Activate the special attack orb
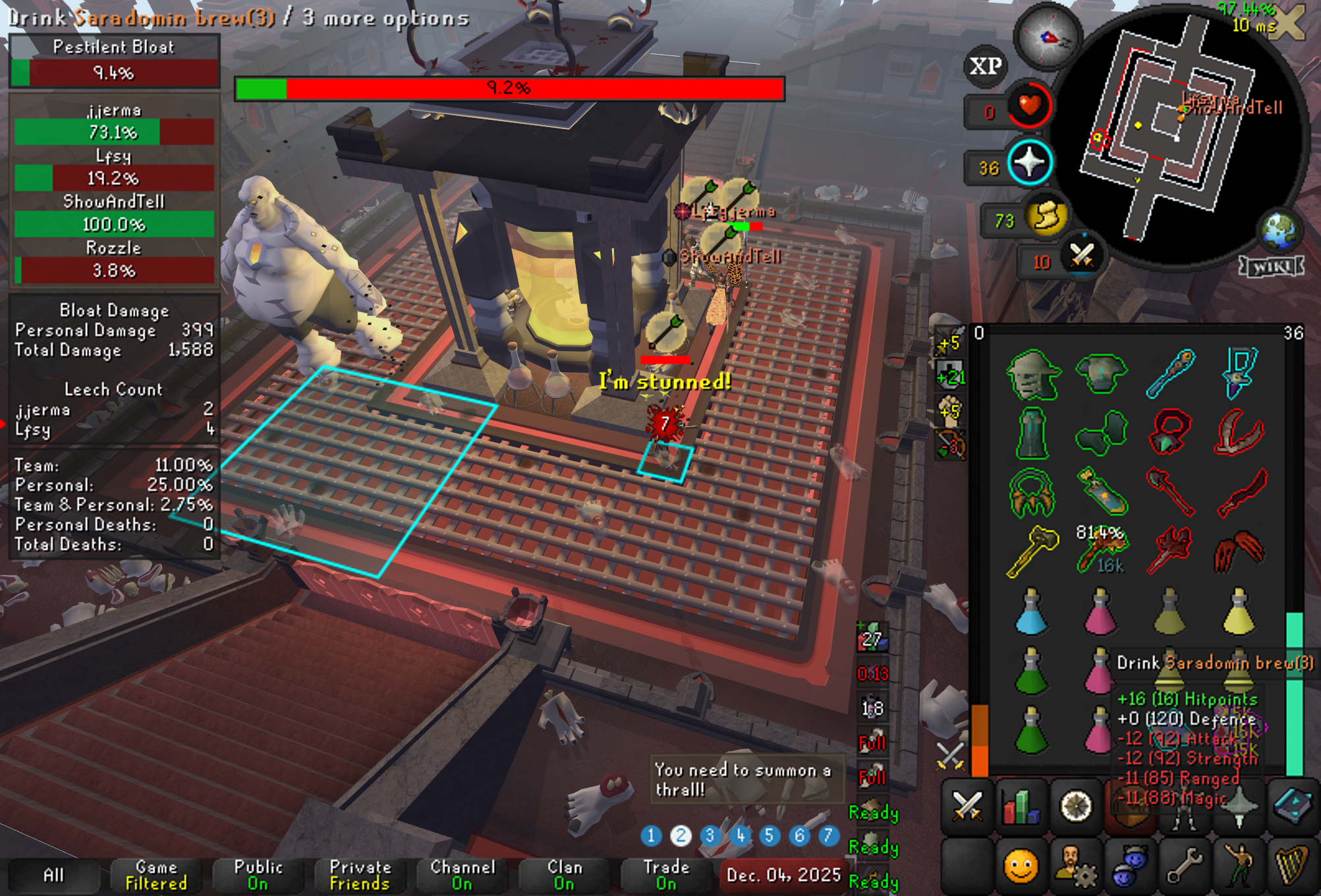The image size is (1321, 896). click(1081, 256)
